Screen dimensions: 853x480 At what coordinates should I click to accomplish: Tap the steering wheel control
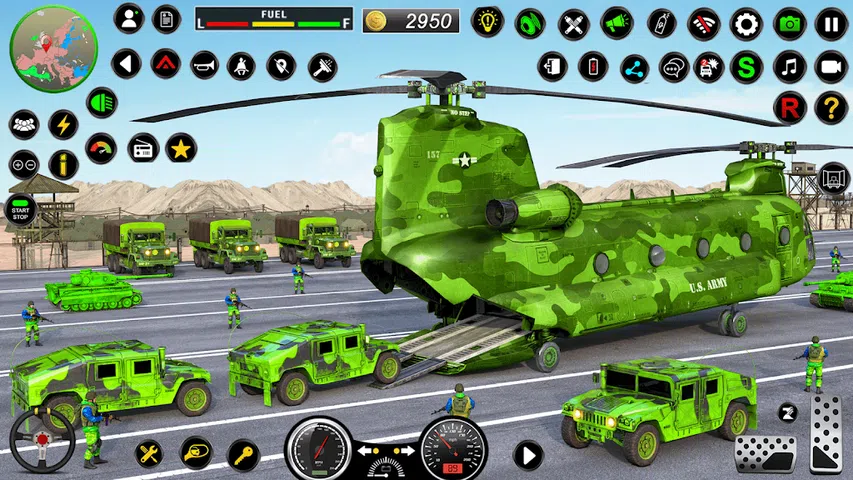42,440
